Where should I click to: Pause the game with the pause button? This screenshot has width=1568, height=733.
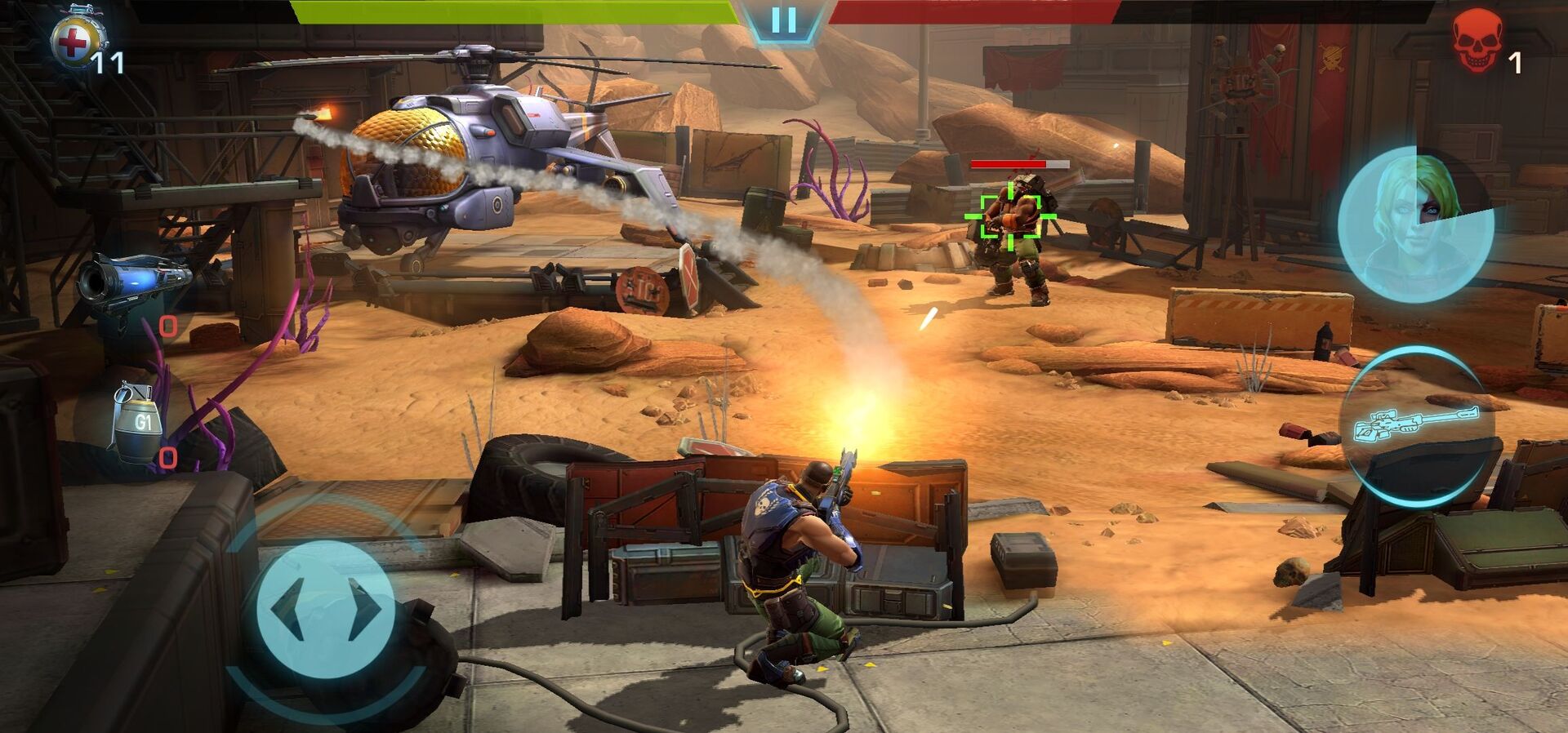pos(783,20)
